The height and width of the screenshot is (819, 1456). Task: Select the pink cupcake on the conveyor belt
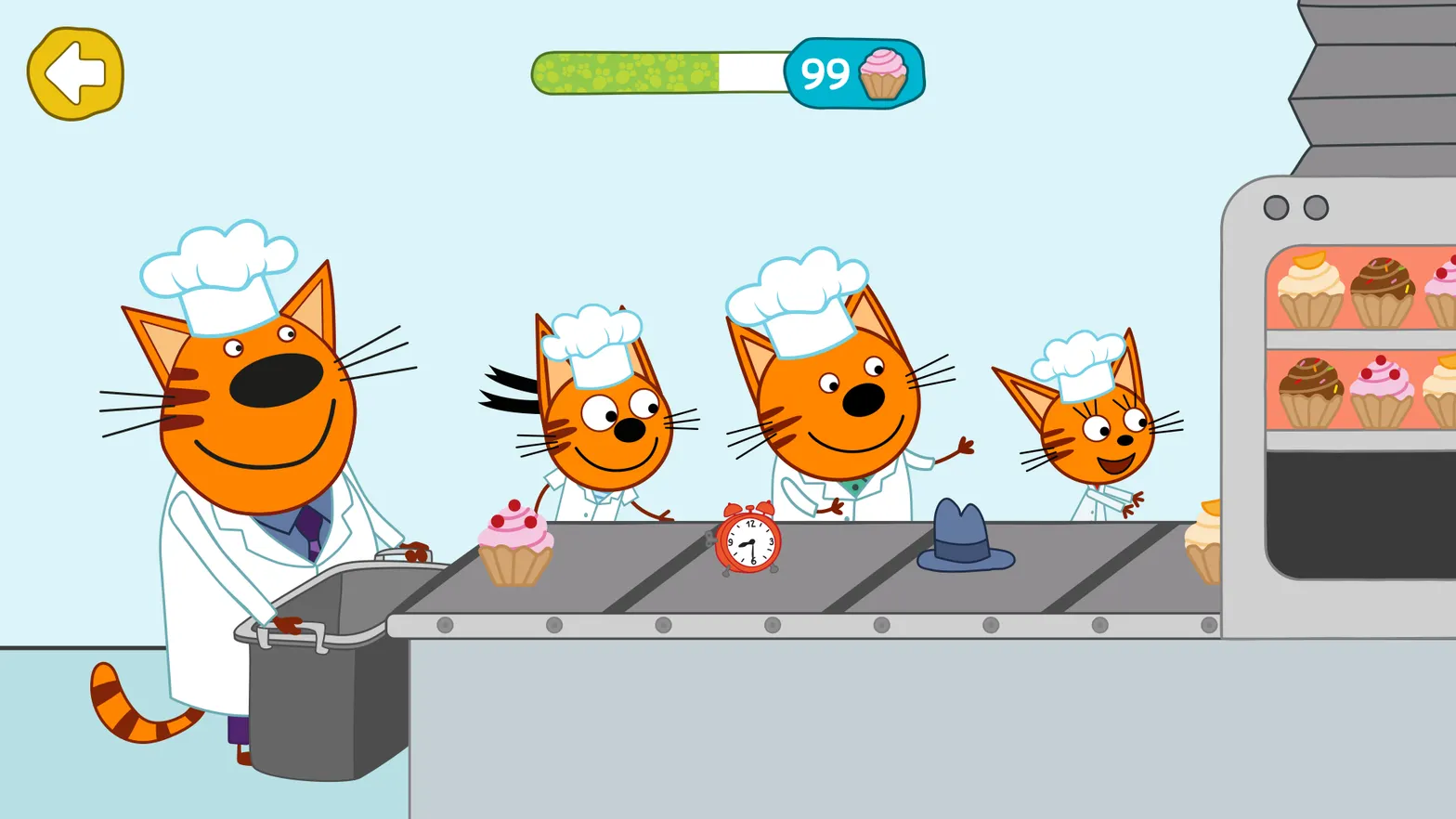pyautogui.click(x=516, y=543)
